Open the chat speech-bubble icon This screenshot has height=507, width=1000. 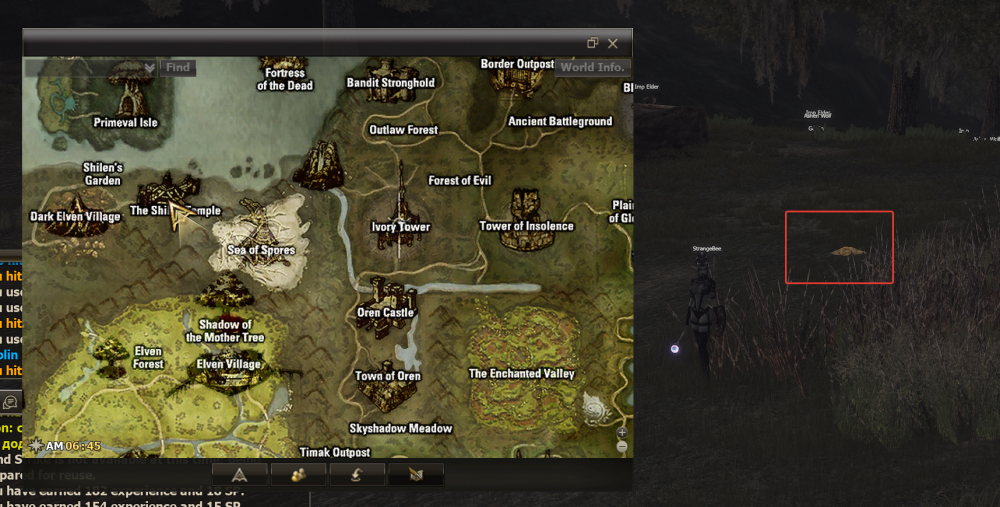[x=10, y=401]
